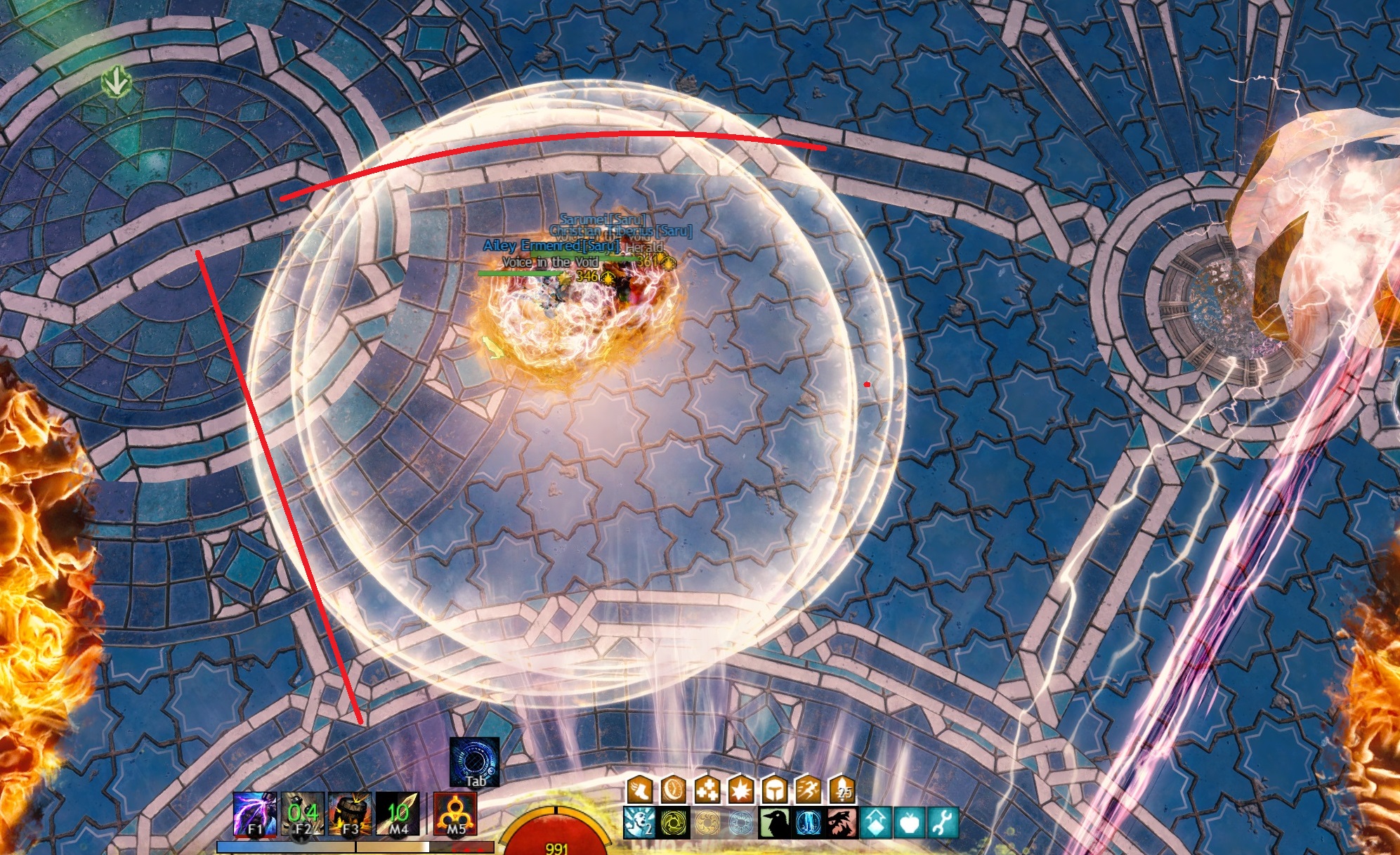The image size is (1400, 855).
Task: Use the bombs skill on F2
Action: coord(302,814)
